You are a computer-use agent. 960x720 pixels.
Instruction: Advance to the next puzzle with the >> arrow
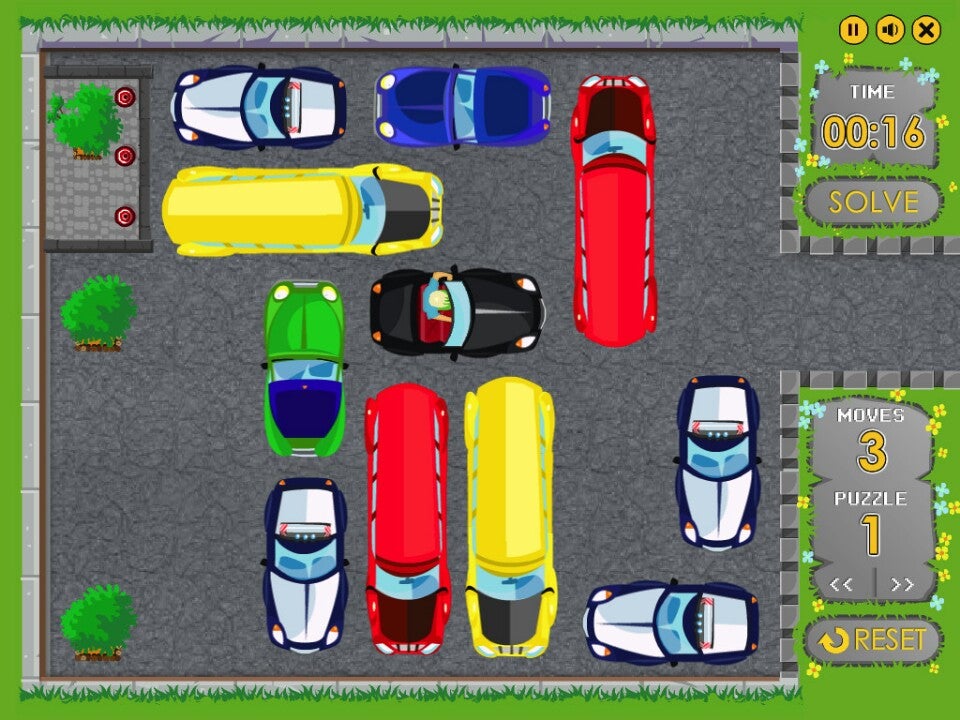[x=902, y=584]
